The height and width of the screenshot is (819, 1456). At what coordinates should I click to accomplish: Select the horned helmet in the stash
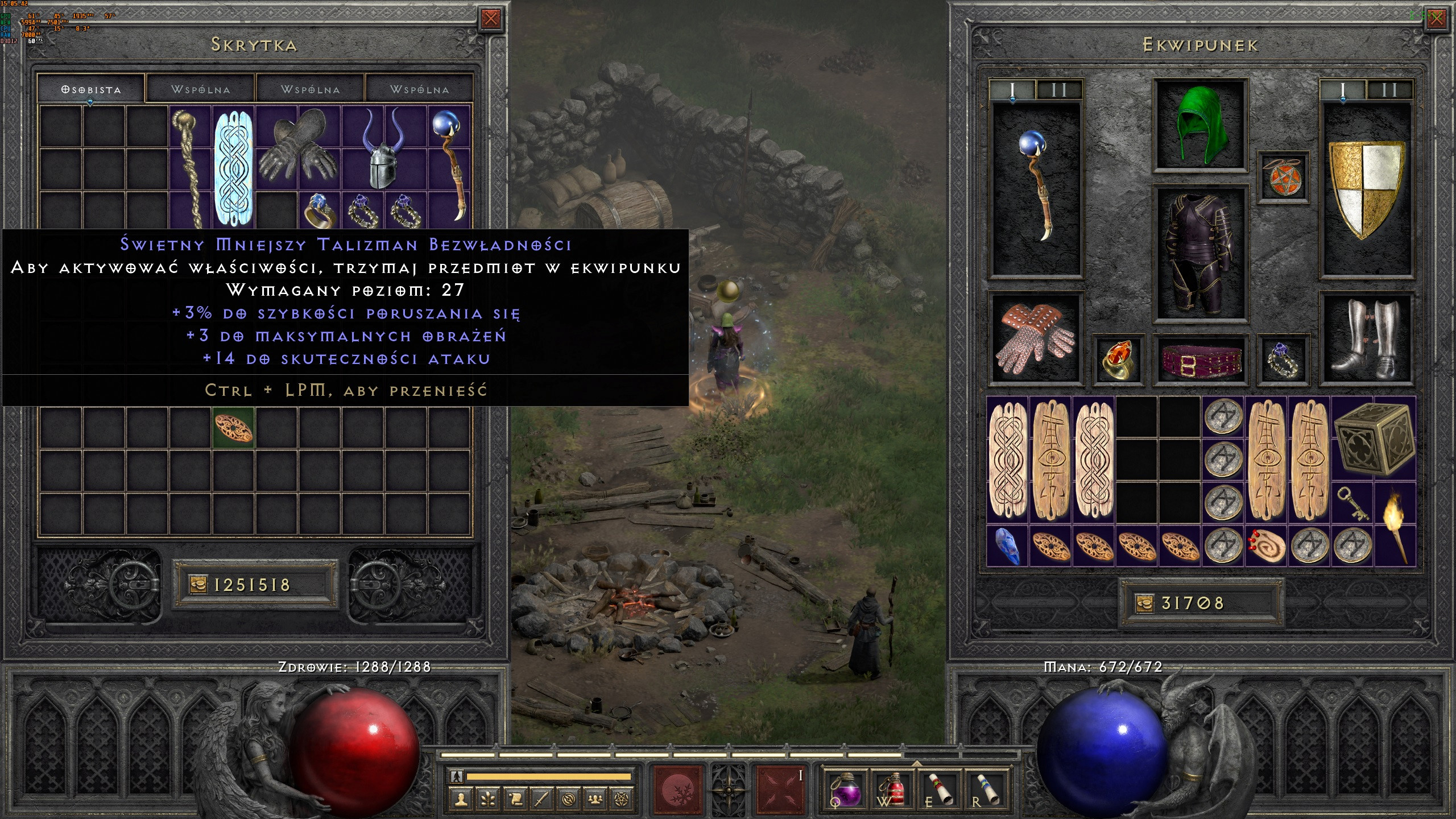click(x=383, y=148)
